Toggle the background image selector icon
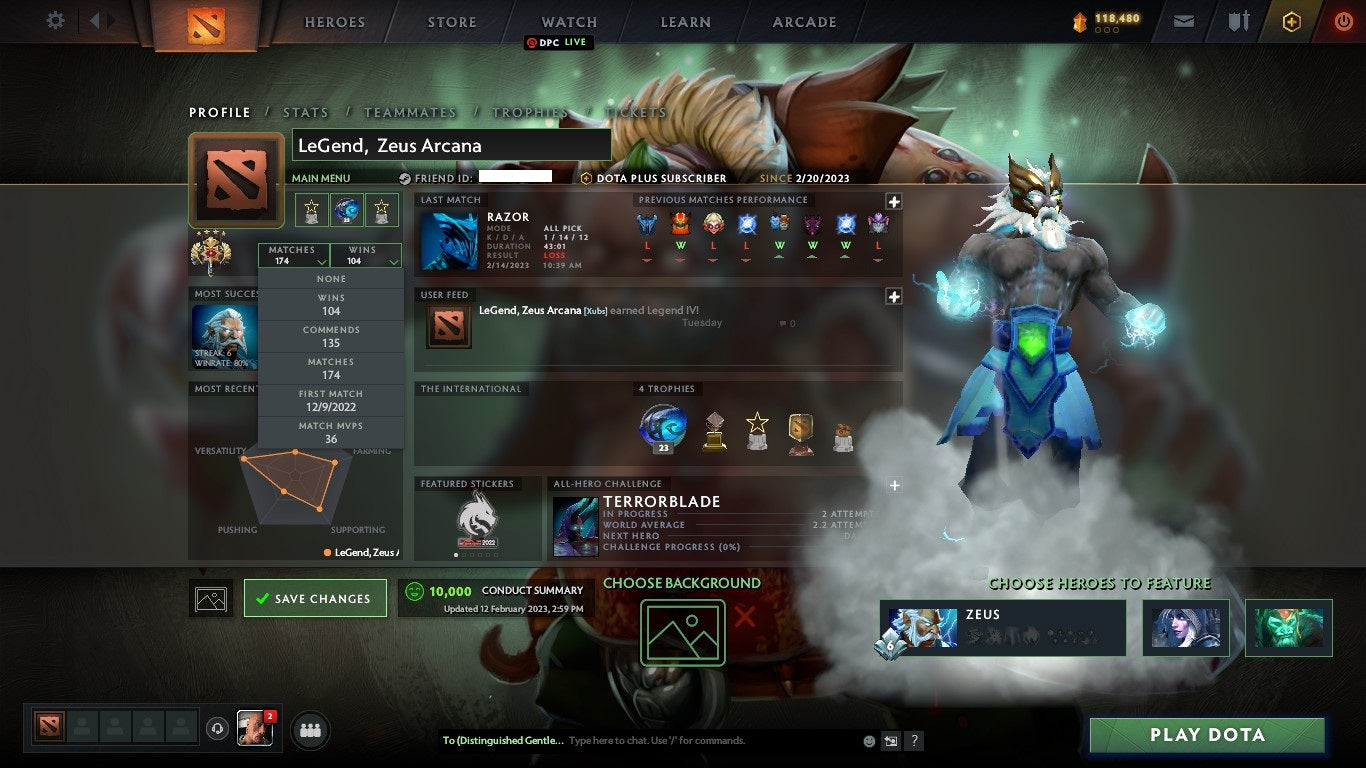Viewport: 1366px width, 768px height. (x=210, y=597)
